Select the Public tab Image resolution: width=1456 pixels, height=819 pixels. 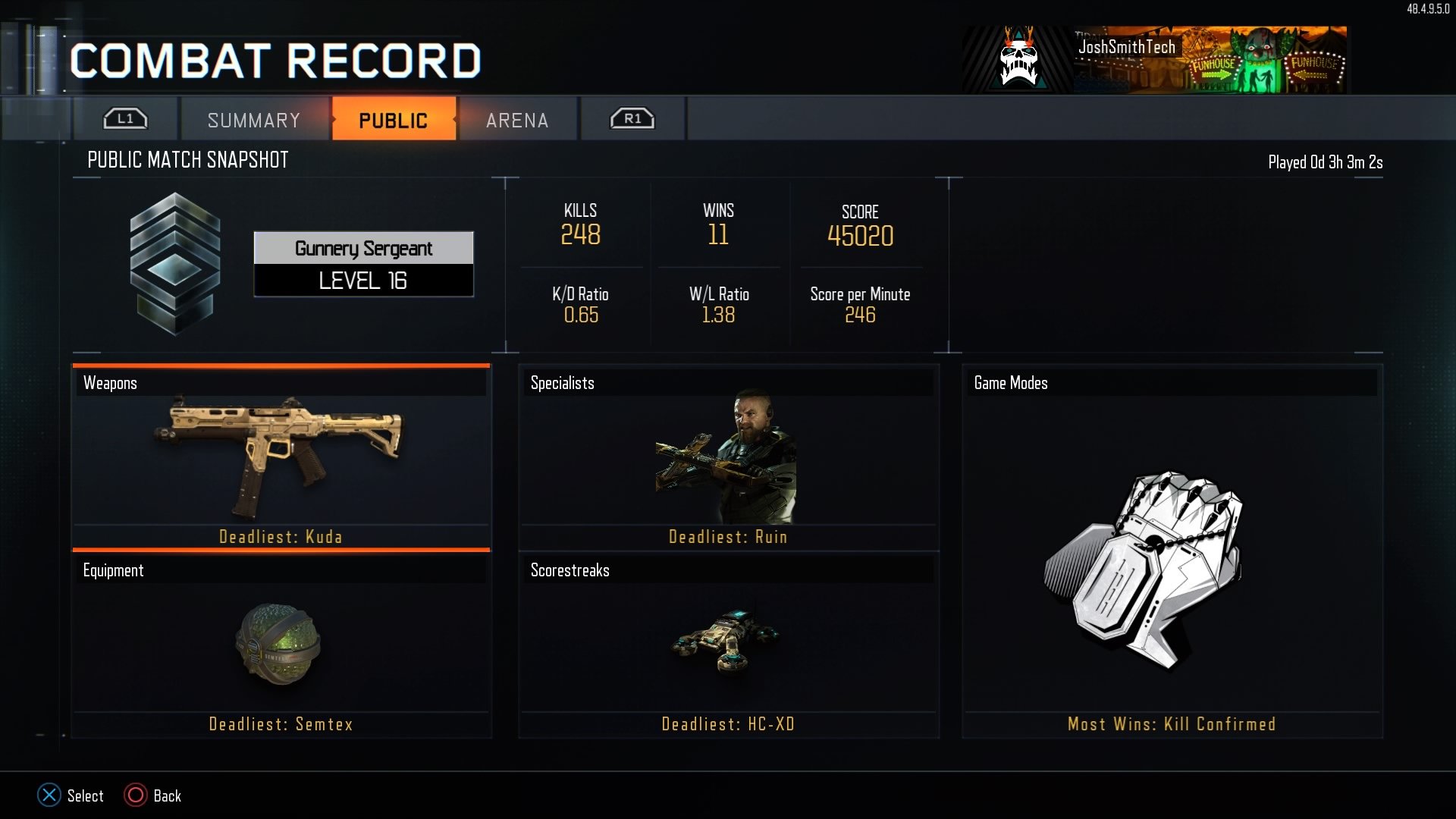pyautogui.click(x=394, y=119)
